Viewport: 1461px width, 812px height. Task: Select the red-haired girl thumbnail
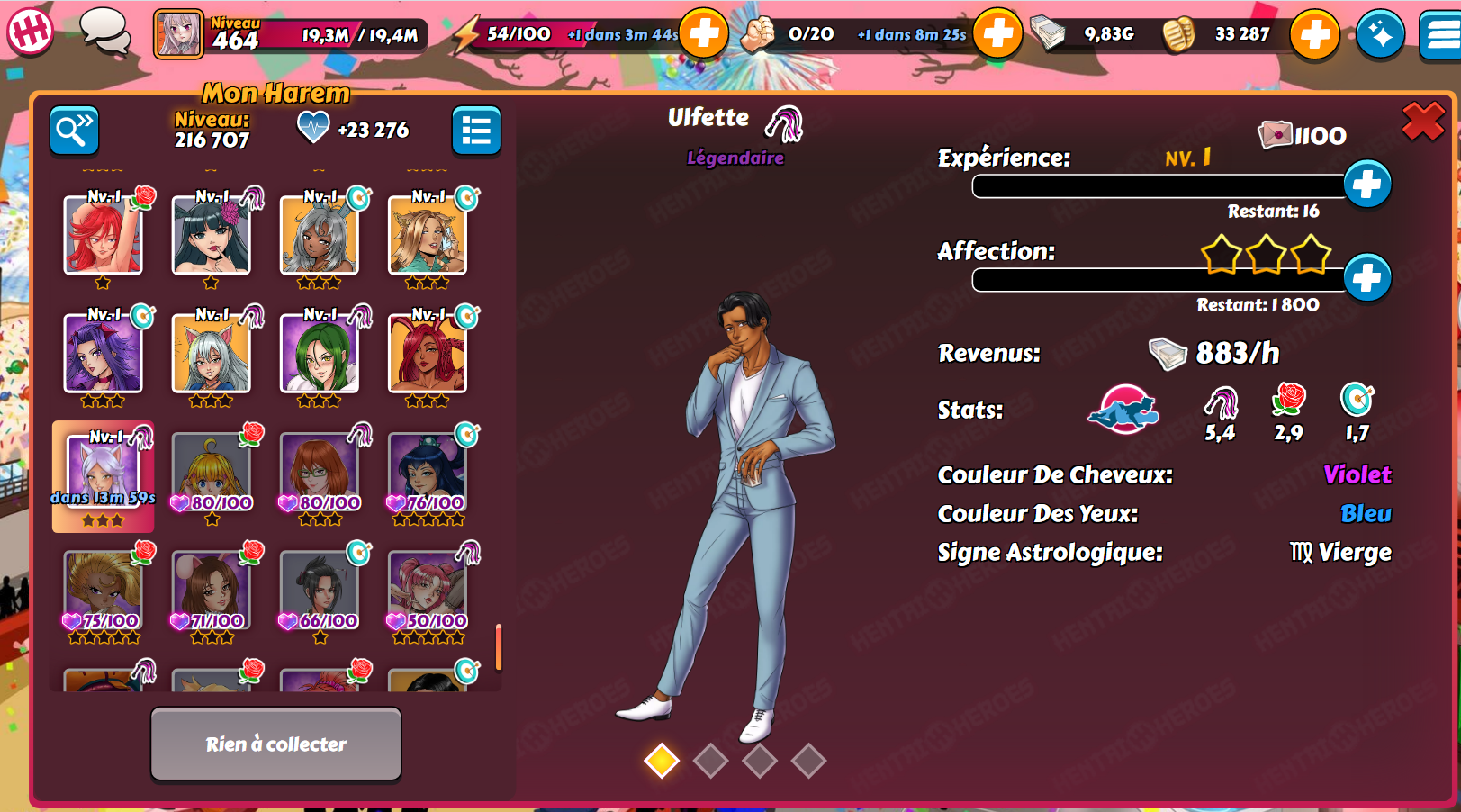click(x=103, y=235)
